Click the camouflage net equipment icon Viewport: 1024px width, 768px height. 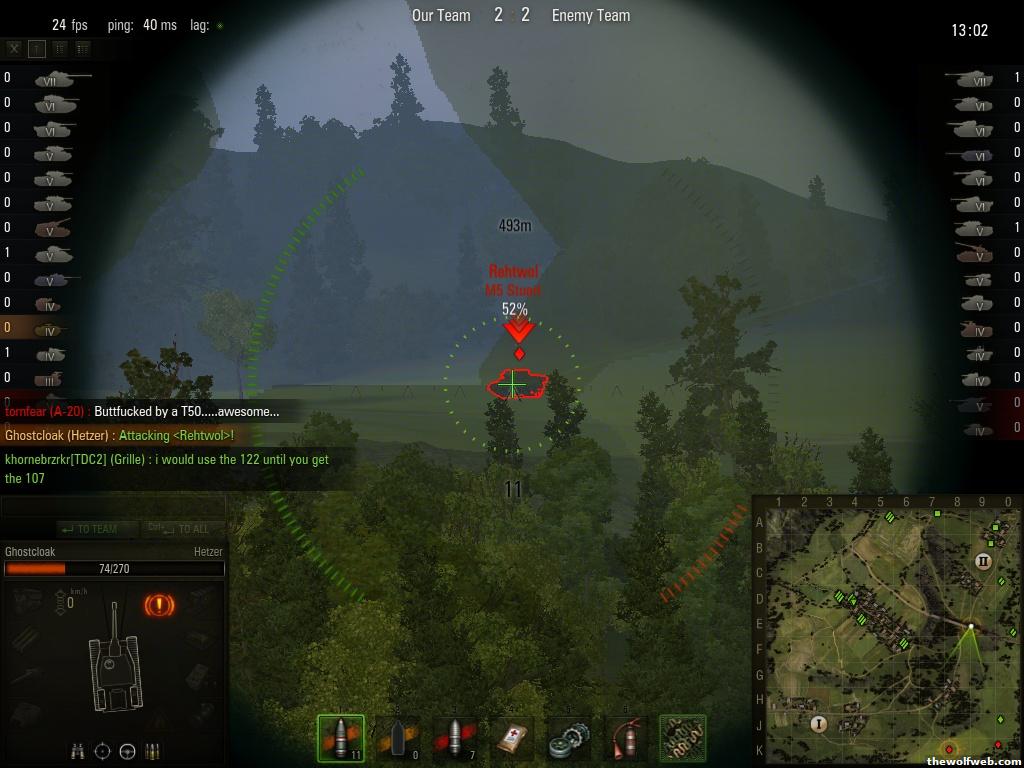[683, 740]
